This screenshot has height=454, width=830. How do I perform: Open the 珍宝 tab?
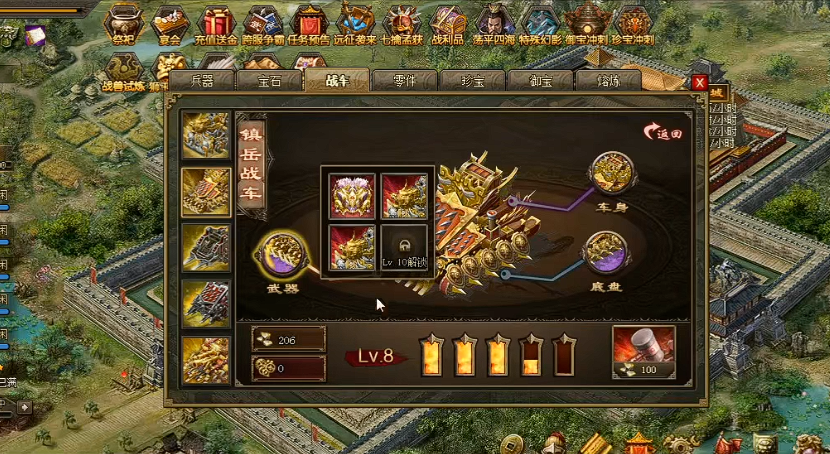click(473, 81)
